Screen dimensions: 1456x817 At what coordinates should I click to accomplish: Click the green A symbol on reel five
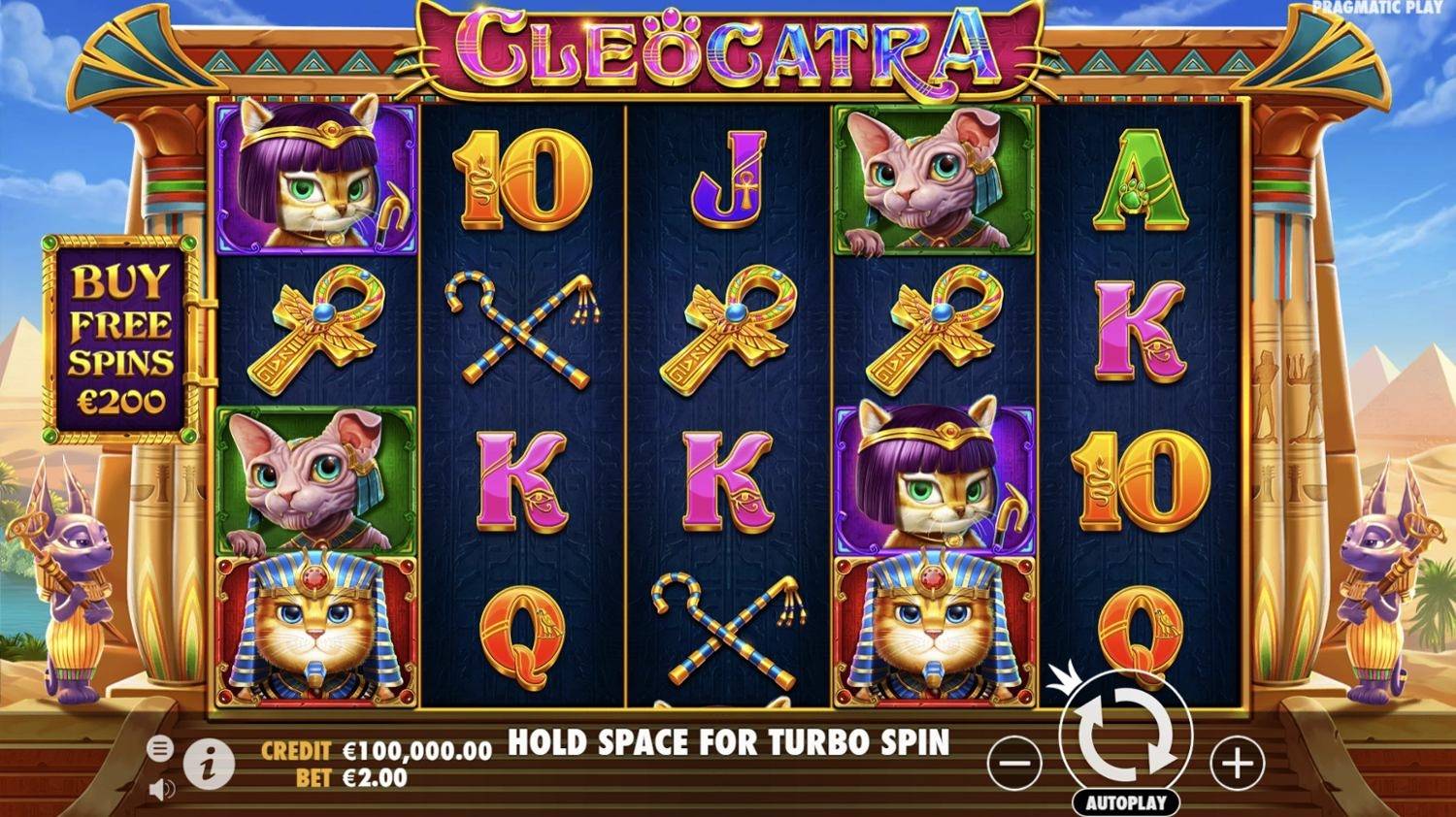(x=1141, y=180)
